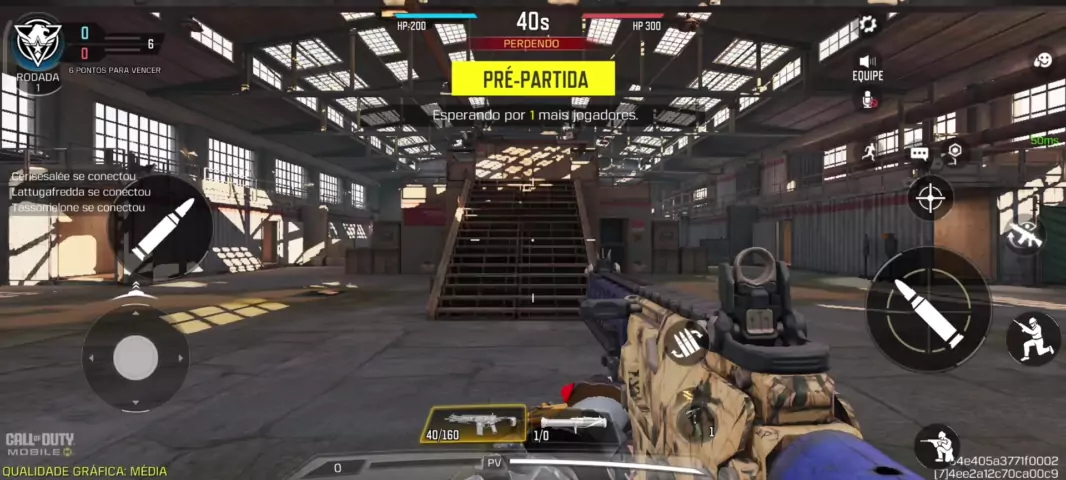Open the quick chat speech bubble

(919, 154)
